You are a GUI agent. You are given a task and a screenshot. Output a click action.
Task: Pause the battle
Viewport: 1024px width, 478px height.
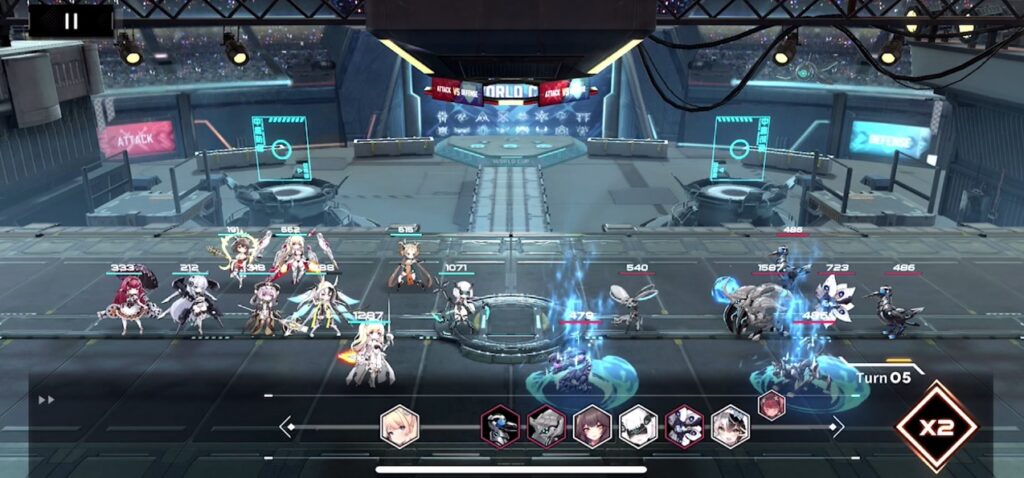70,20
